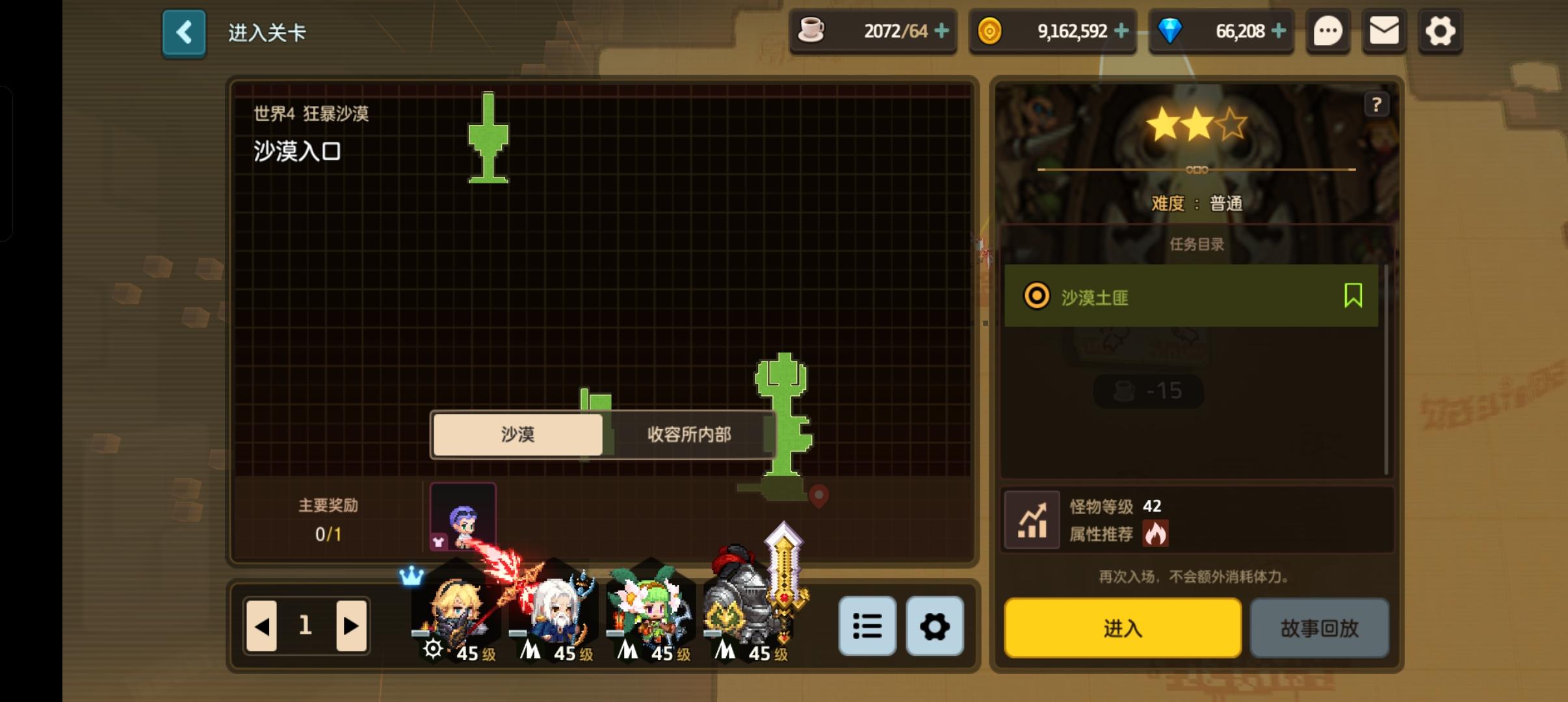Open the chat message icon
The height and width of the screenshot is (702, 1568).
click(x=1329, y=31)
